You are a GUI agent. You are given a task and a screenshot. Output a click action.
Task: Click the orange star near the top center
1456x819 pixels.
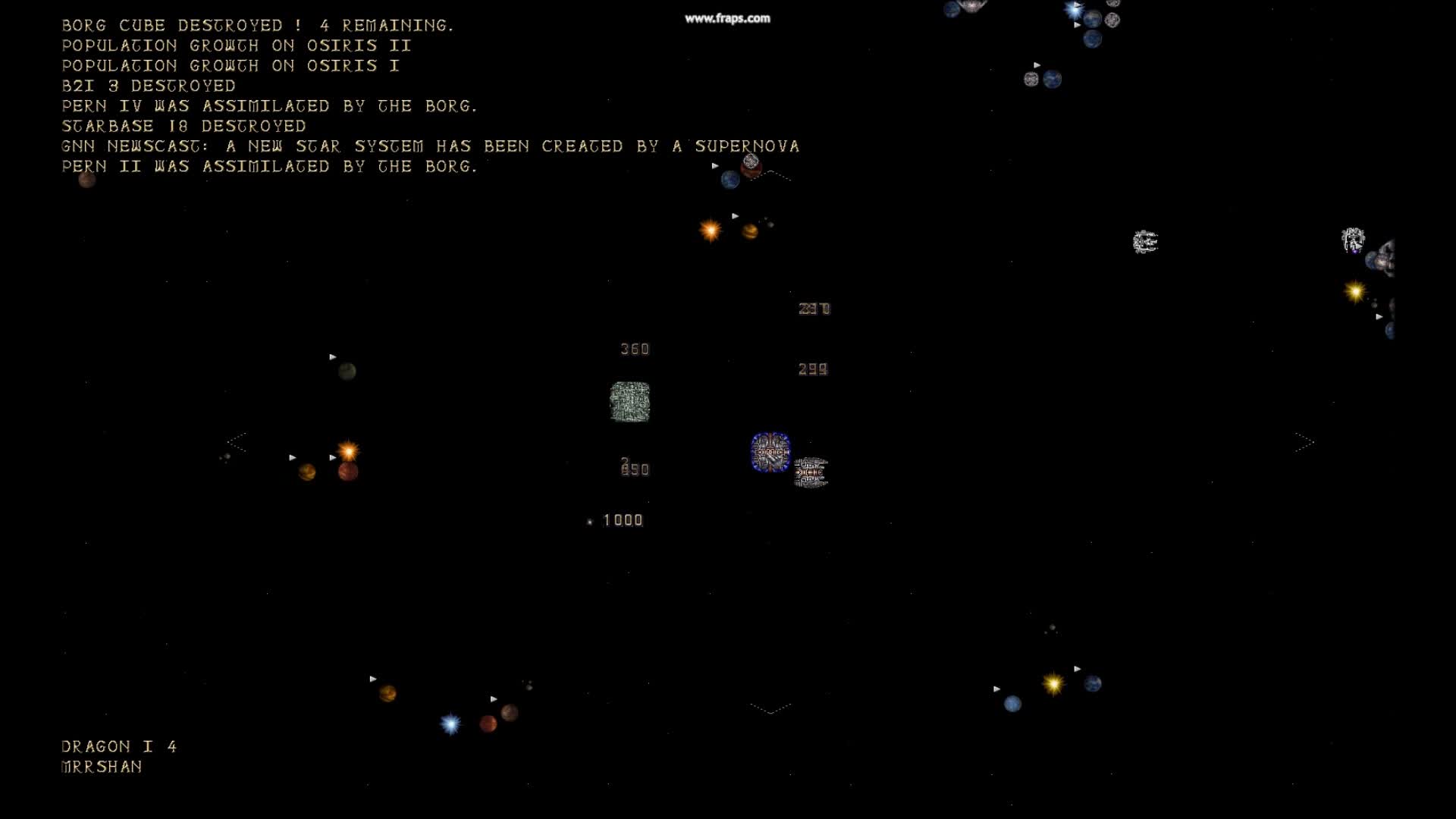tap(710, 230)
